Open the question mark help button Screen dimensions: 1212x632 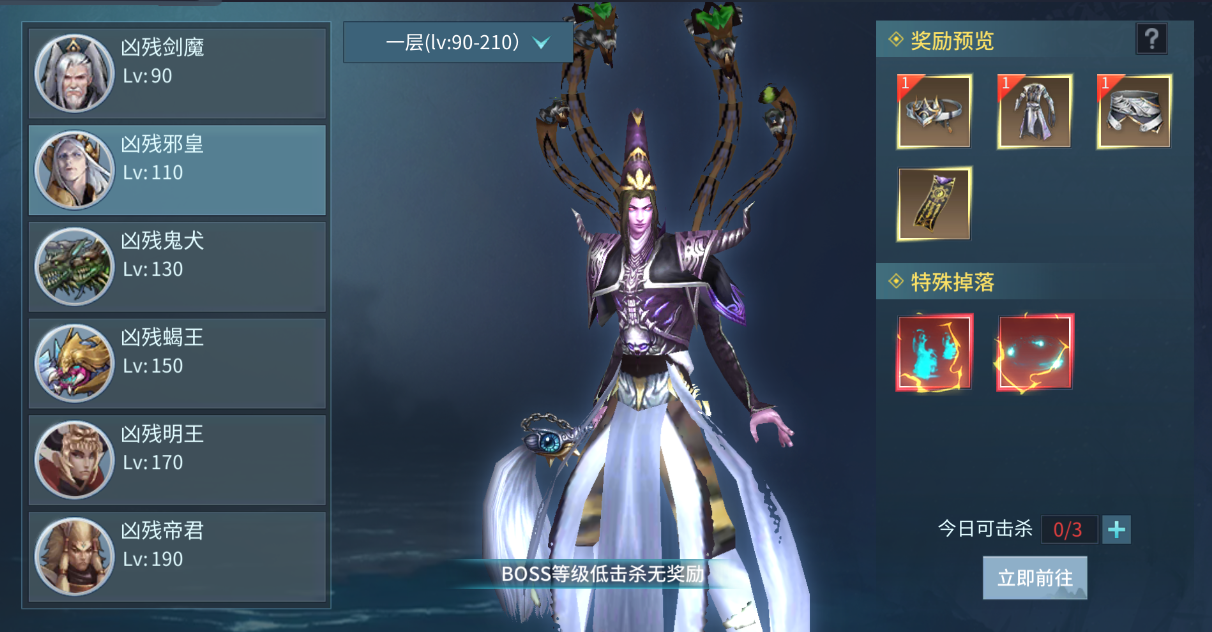[1151, 39]
